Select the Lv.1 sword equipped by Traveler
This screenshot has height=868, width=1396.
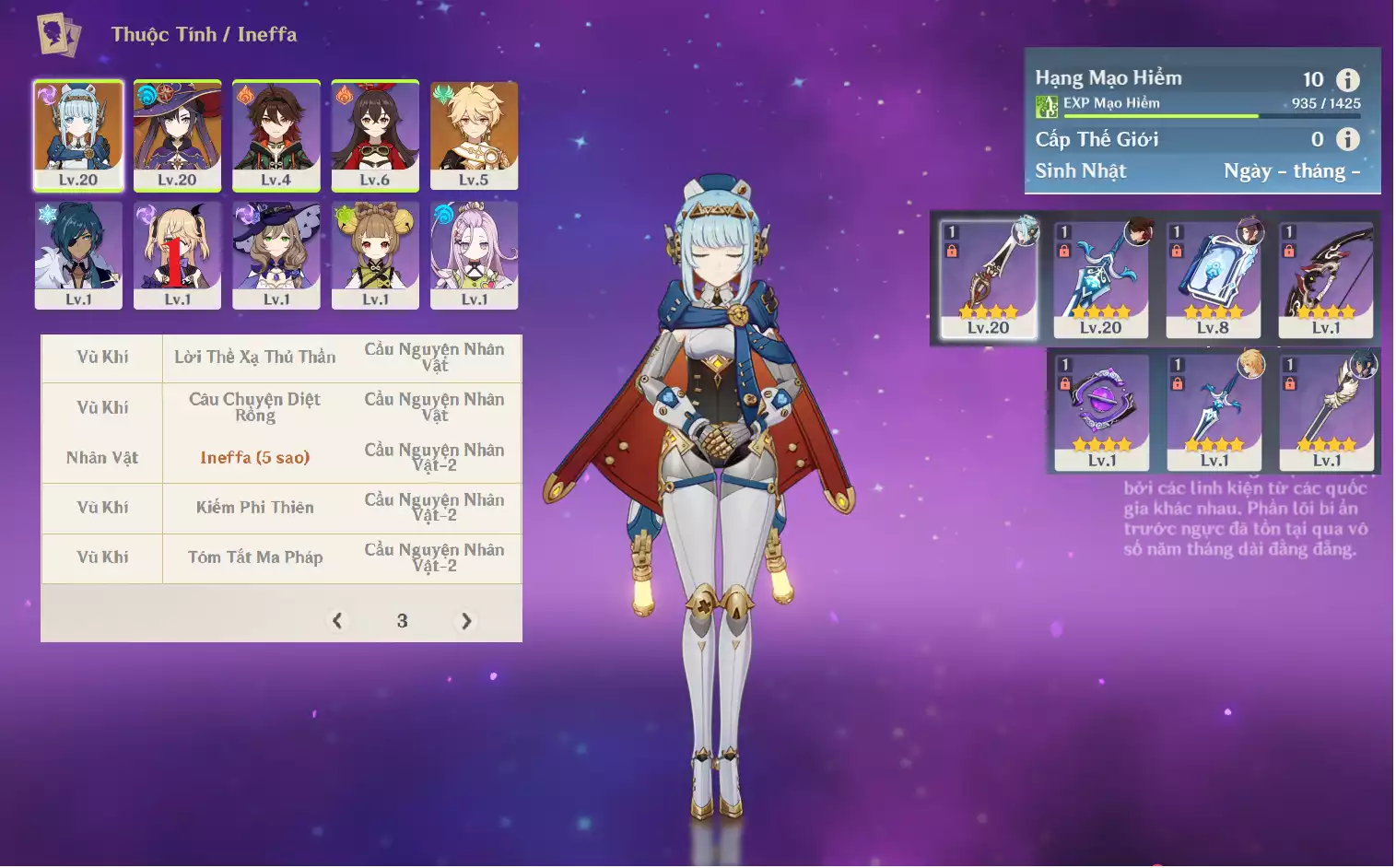click(x=1214, y=411)
